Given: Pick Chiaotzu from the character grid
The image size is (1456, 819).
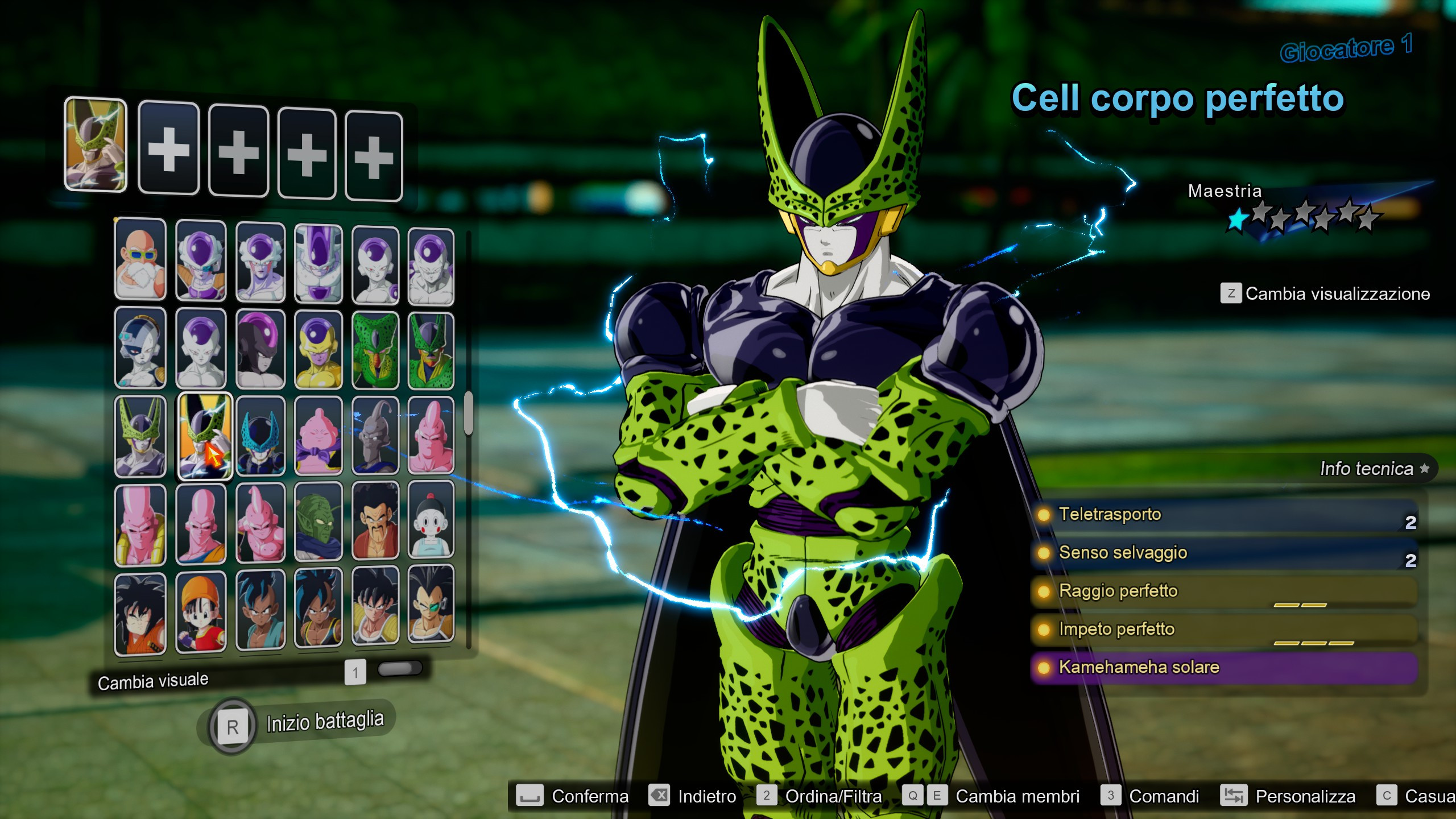Looking at the screenshot, I should (431, 520).
